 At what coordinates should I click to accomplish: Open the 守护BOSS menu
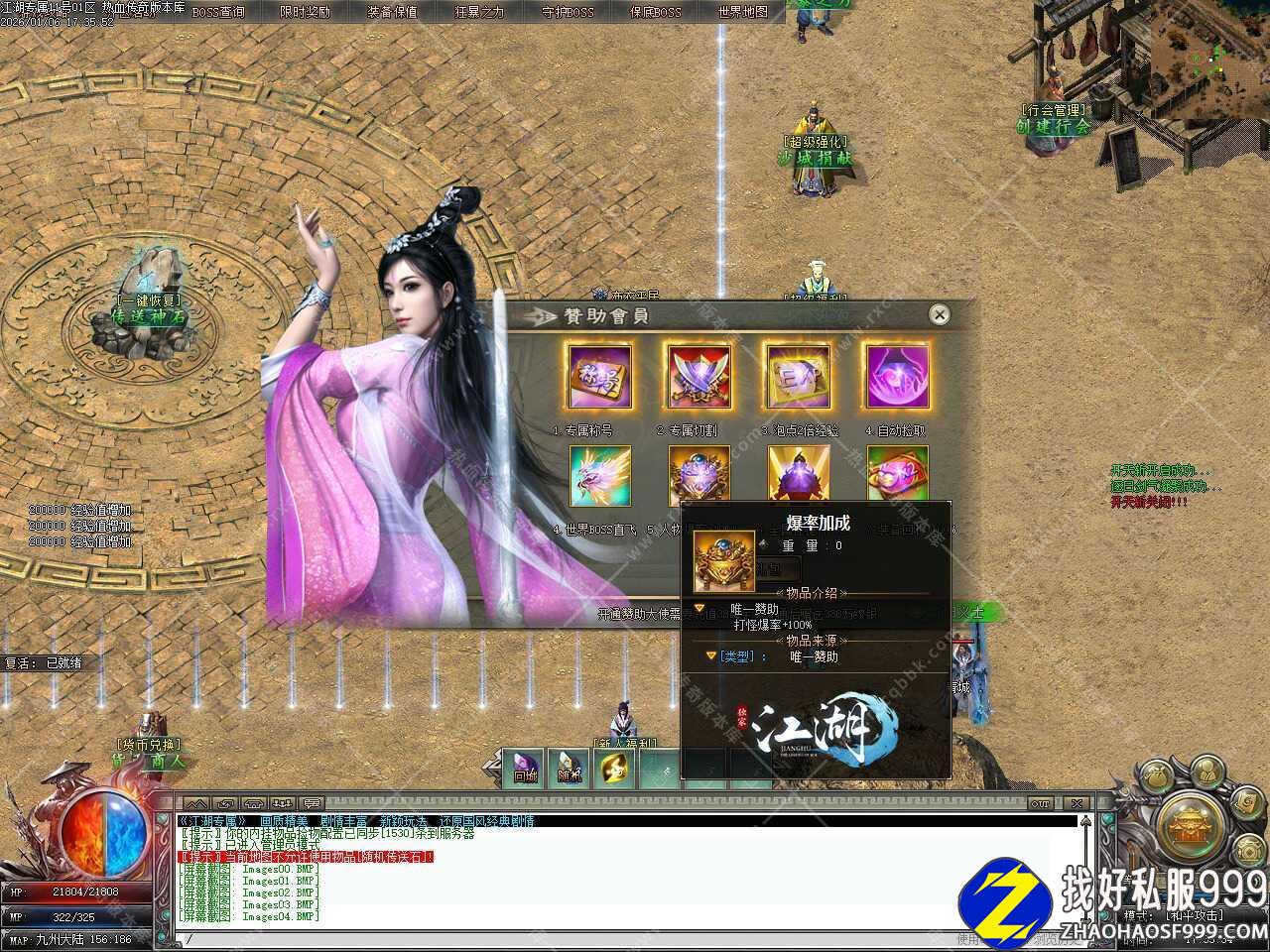point(568,12)
